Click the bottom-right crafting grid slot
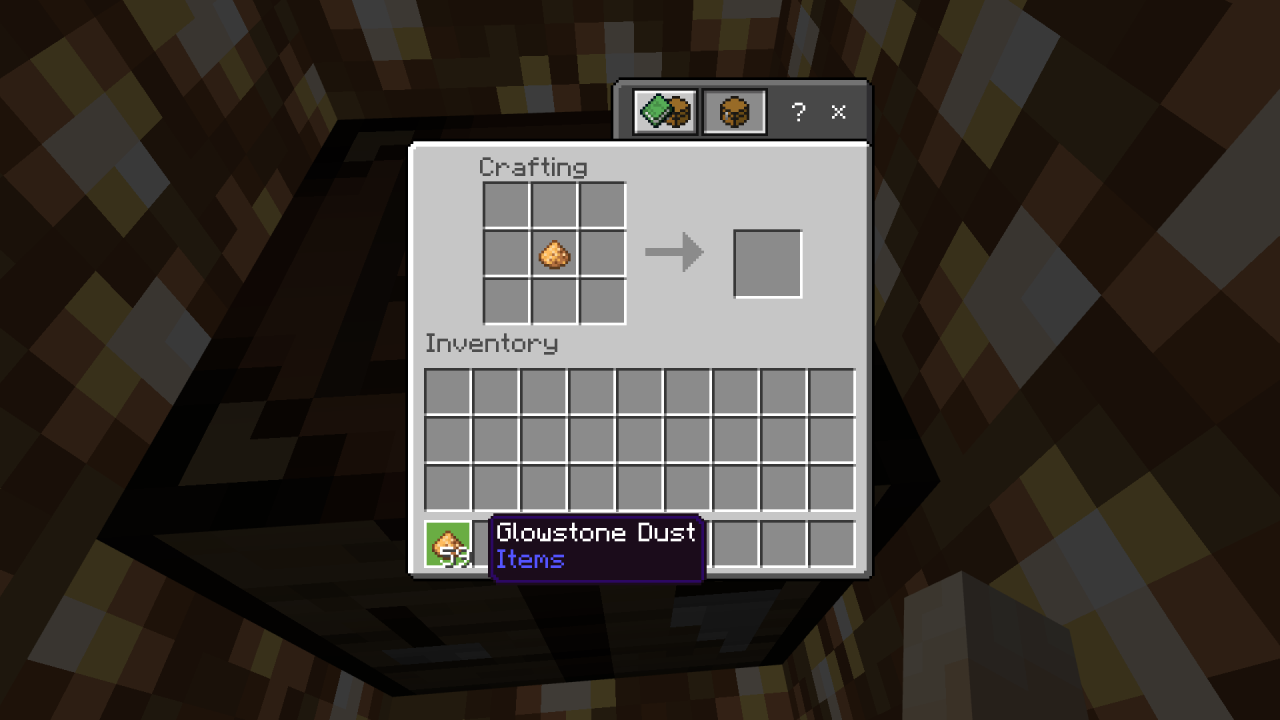The height and width of the screenshot is (720, 1280). (602, 301)
